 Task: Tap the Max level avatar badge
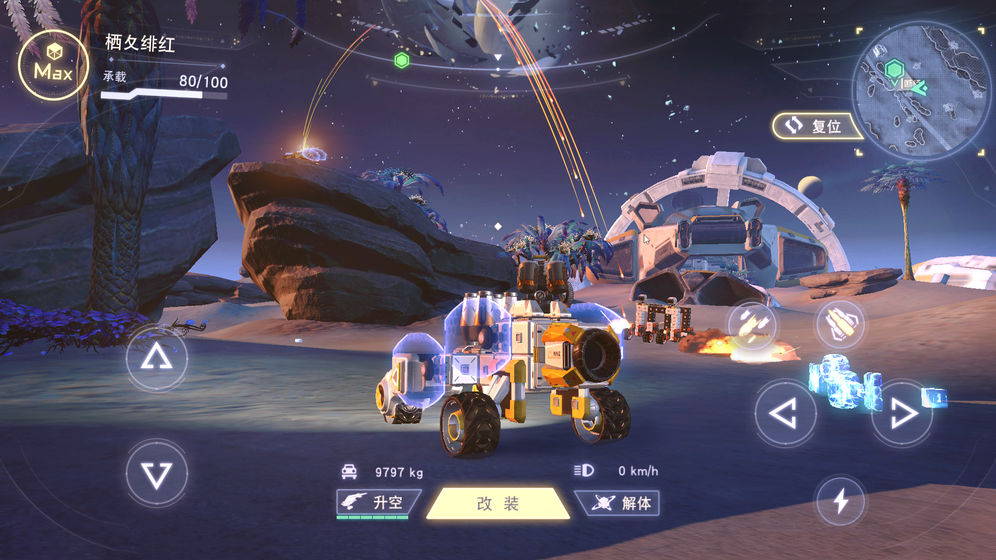tap(53, 65)
